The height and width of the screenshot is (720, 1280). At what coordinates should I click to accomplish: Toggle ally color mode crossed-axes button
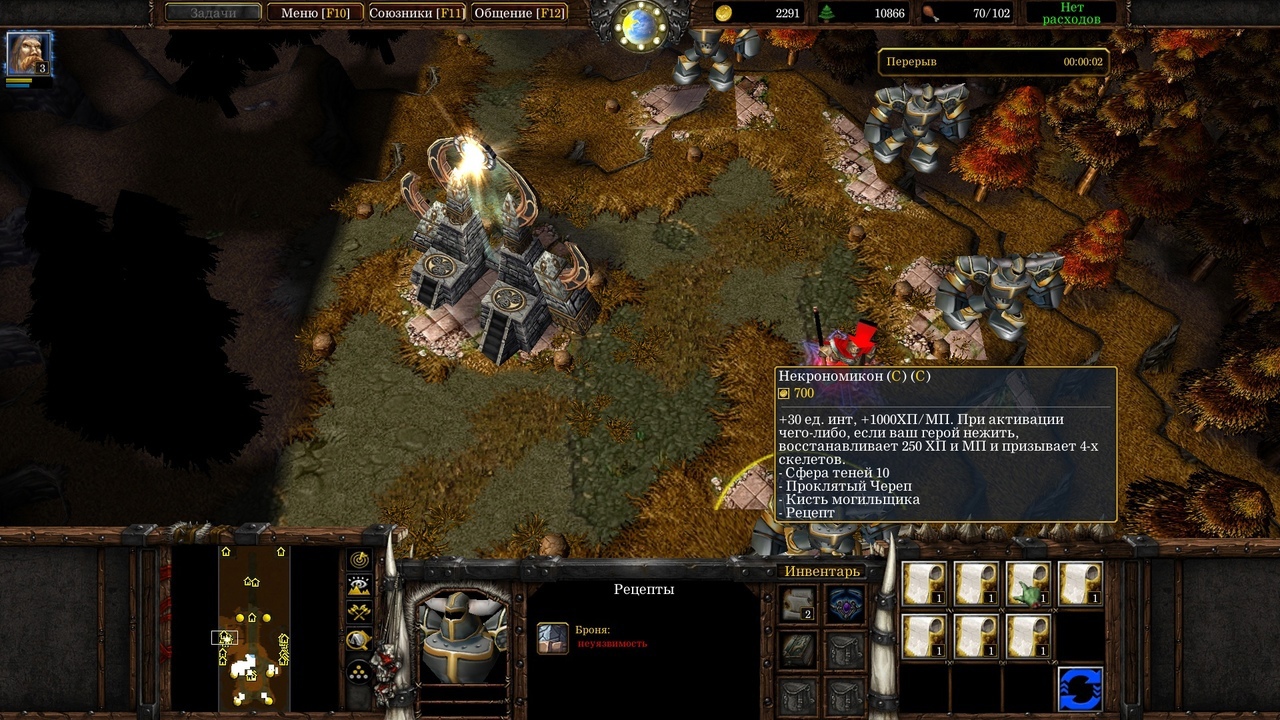[360, 613]
